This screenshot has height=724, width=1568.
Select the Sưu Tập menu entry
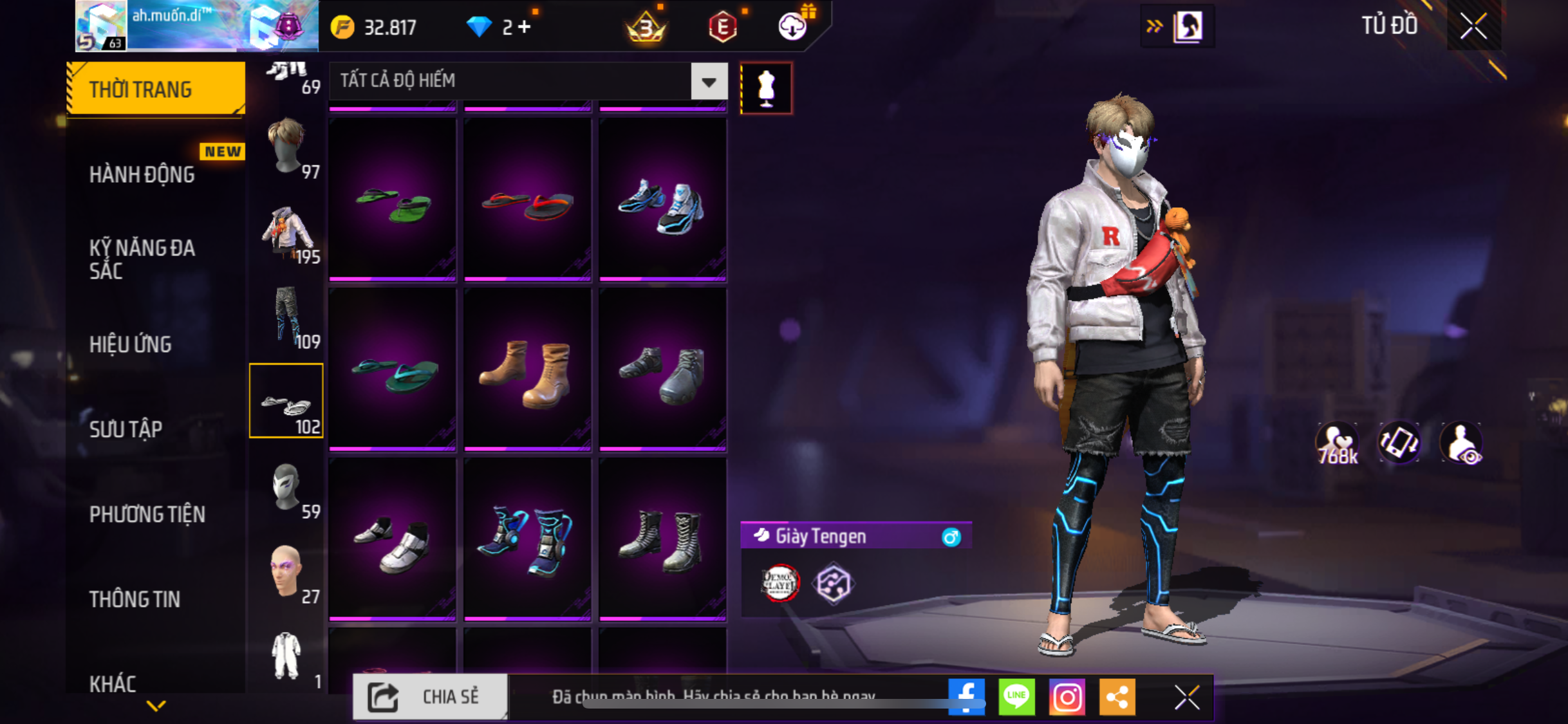126,430
